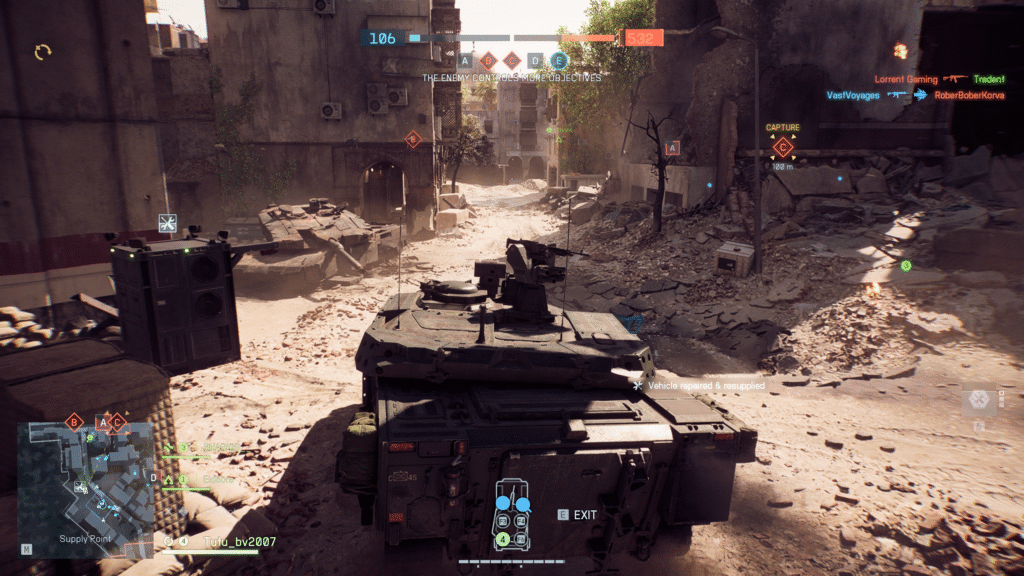The width and height of the screenshot is (1024, 576).
Task: Click the orange objective A world marker
Action: (x=672, y=148)
